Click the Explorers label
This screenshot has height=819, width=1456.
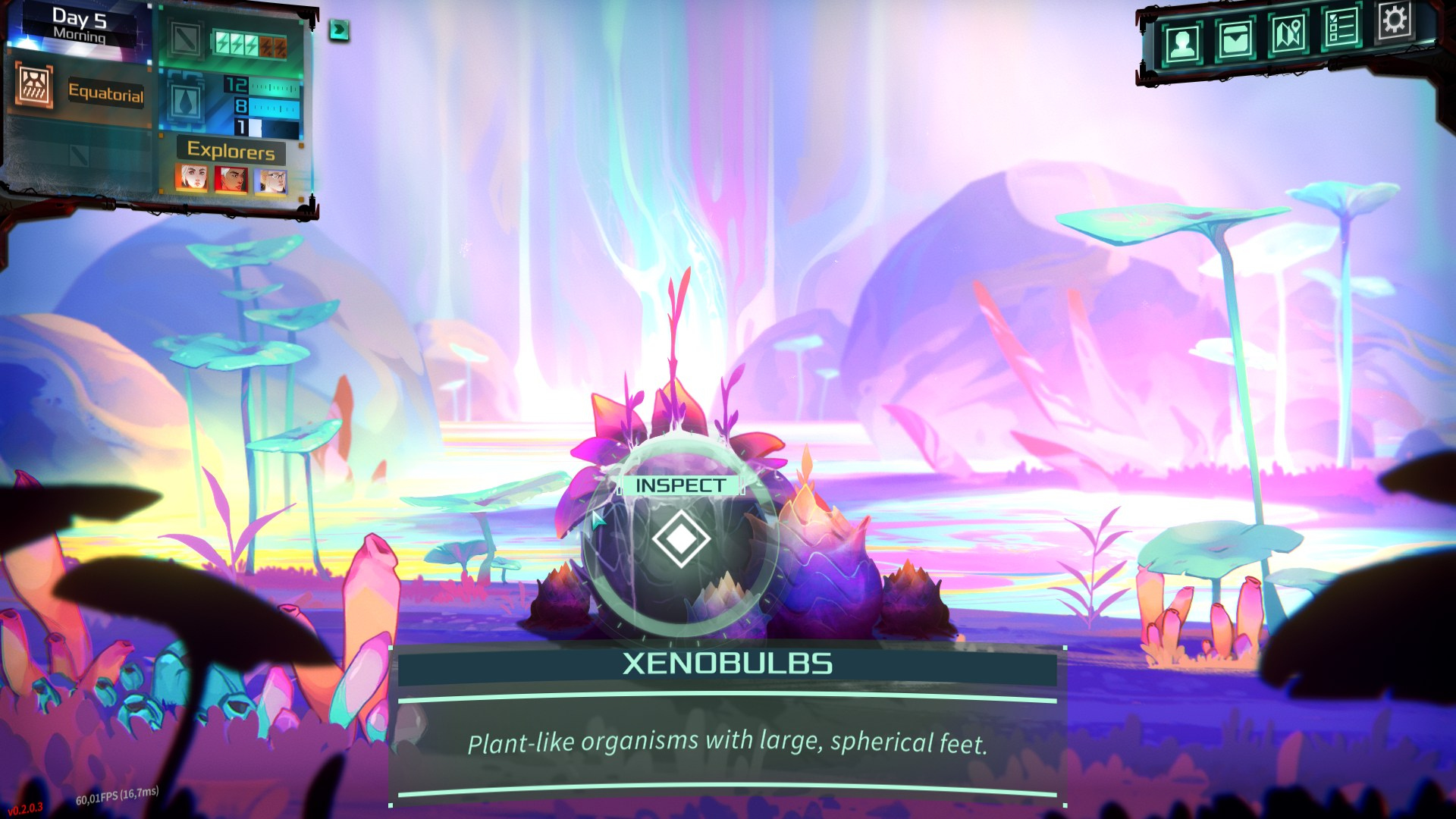[231, 150]
